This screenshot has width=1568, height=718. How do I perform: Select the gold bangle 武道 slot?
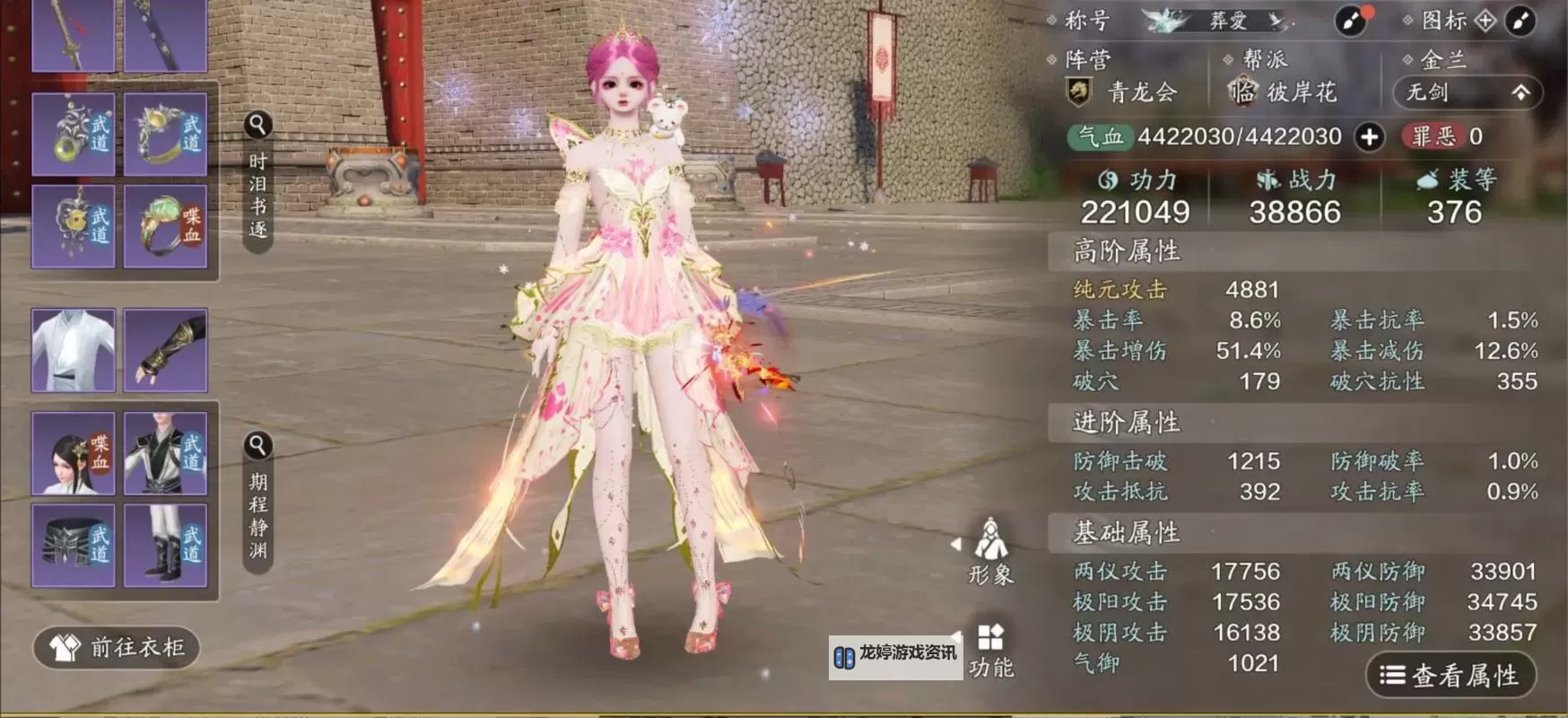click(166, 135)
